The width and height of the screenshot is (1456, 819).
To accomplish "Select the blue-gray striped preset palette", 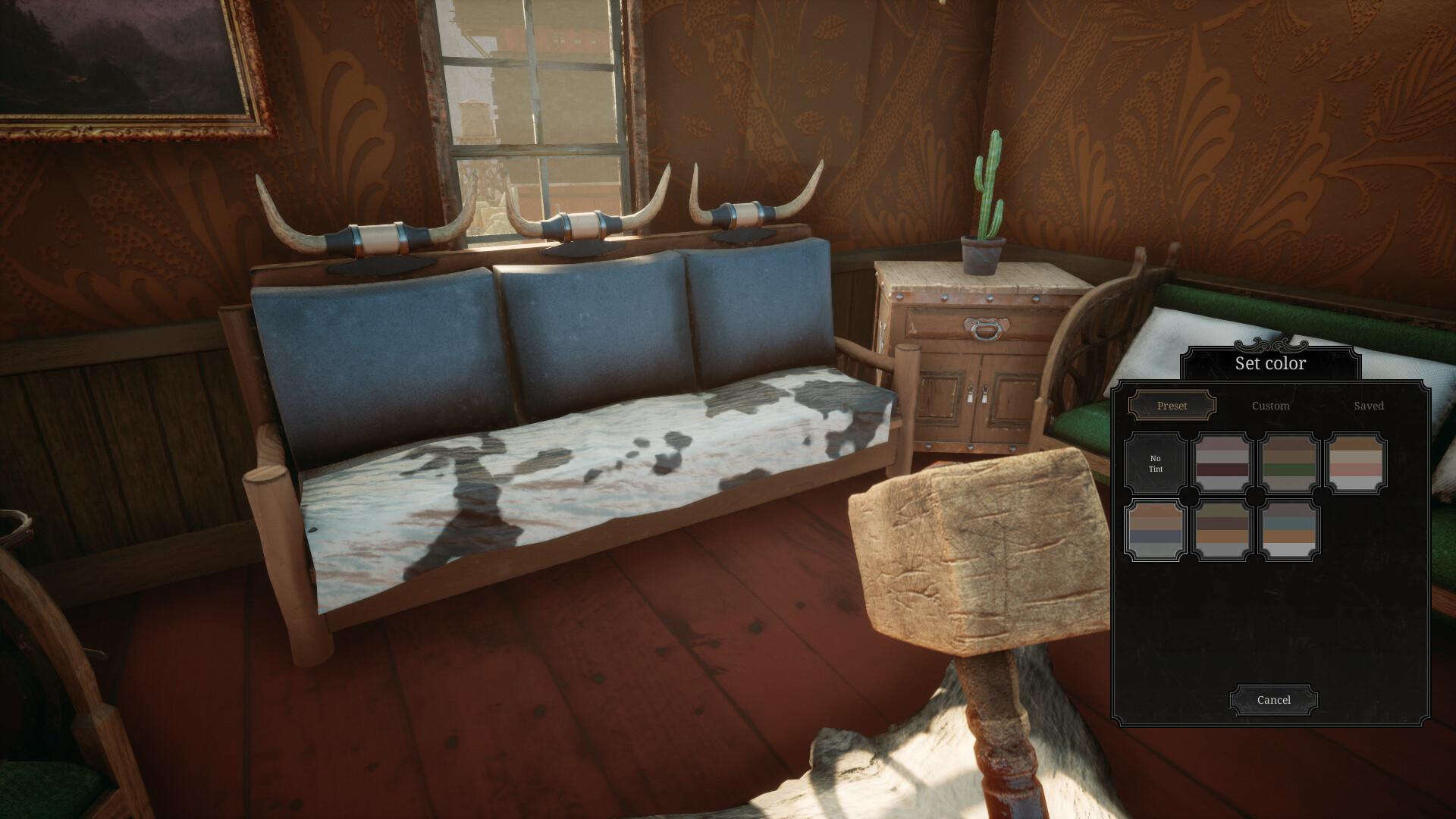I will pos(1155,531).
